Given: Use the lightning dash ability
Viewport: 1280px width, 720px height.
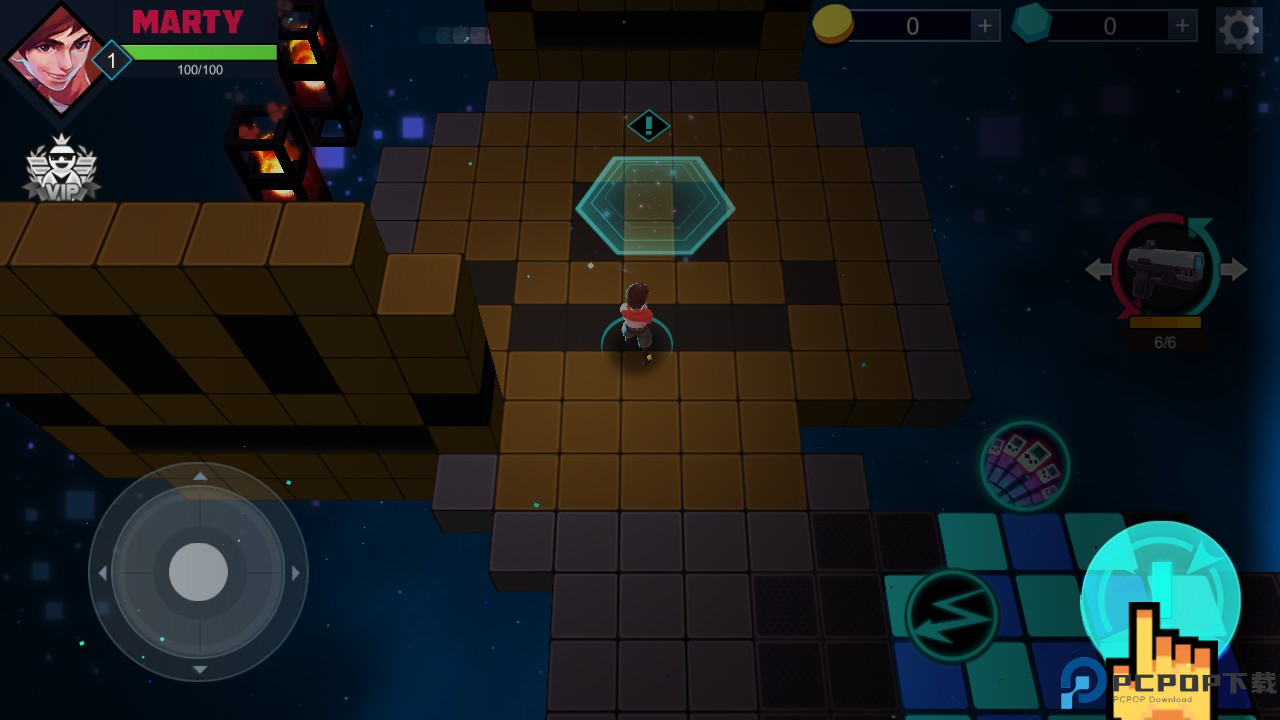Looking at the screenshot, I should (951, 615).
